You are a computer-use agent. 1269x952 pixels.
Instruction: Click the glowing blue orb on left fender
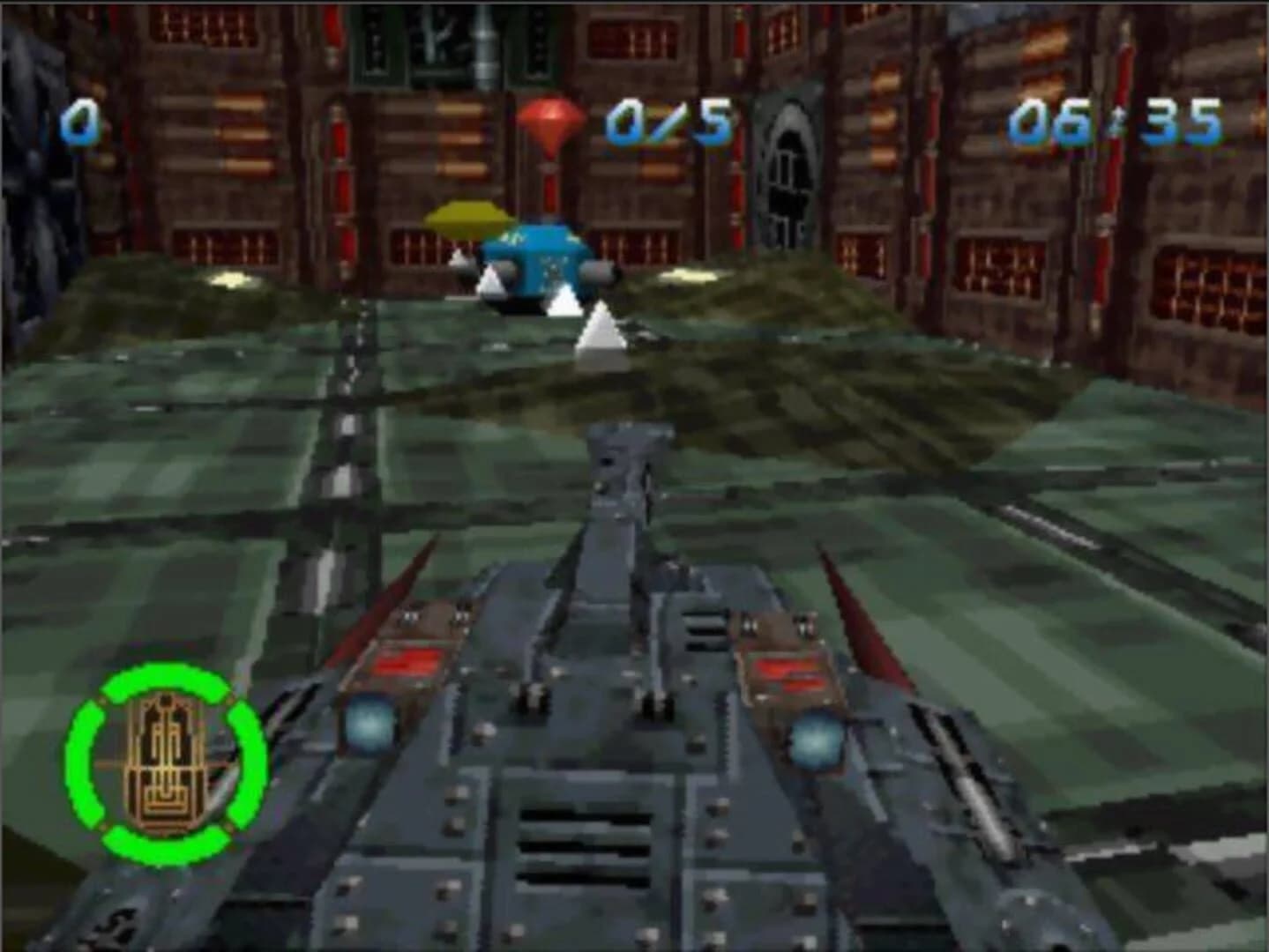pyautogui.click(x=371, y=725)
